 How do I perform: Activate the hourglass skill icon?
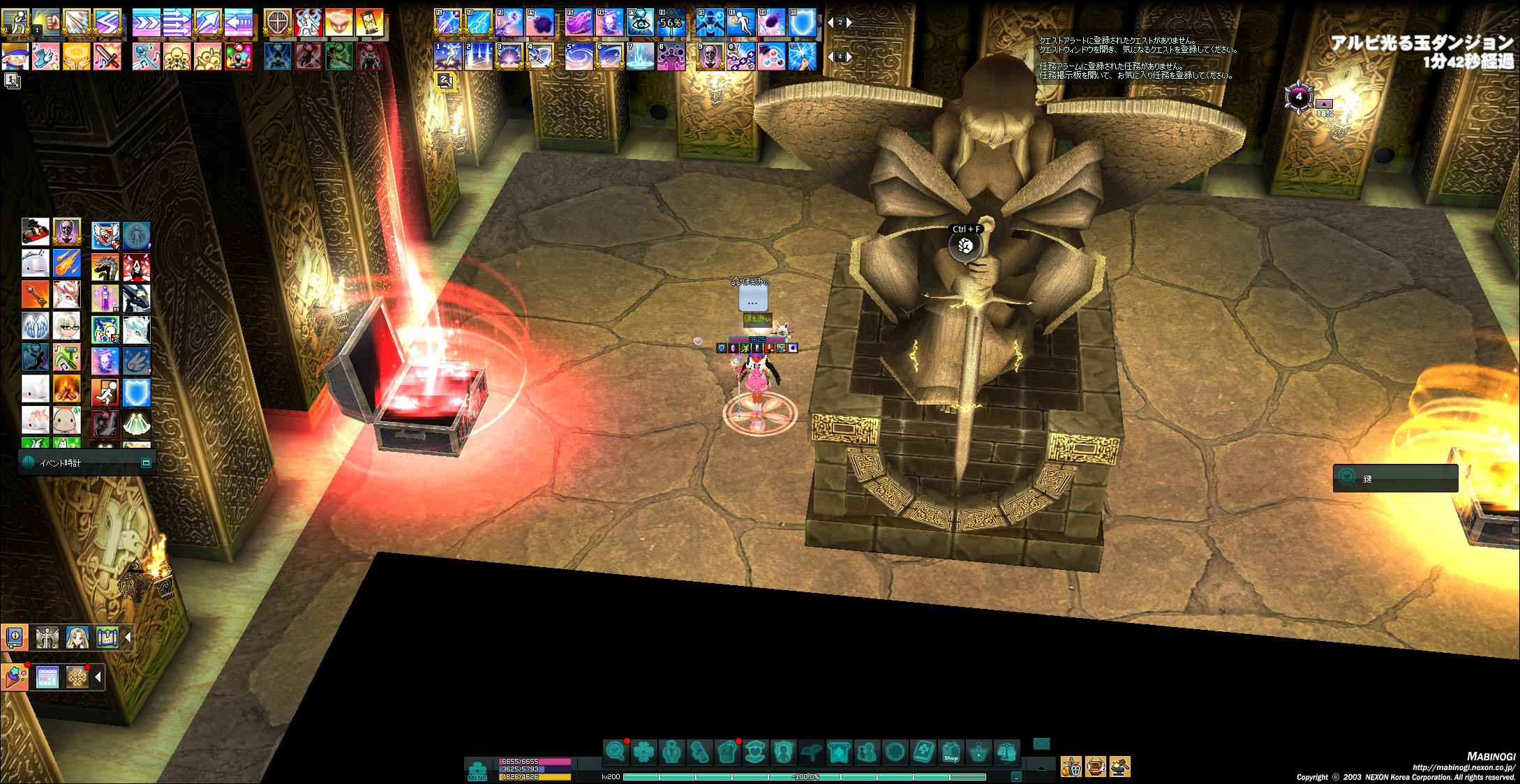point(369,22)
